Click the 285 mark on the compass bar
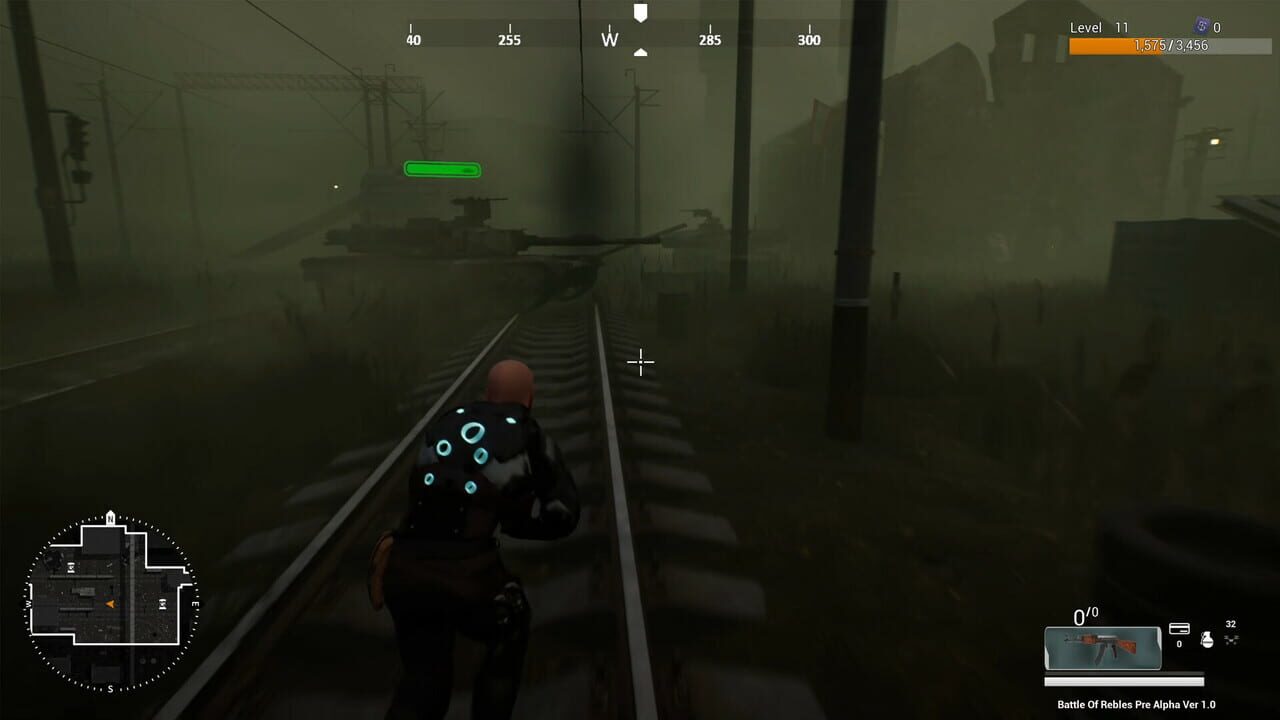The height and width of the screenshot is (720, 1280). point(709,40)
